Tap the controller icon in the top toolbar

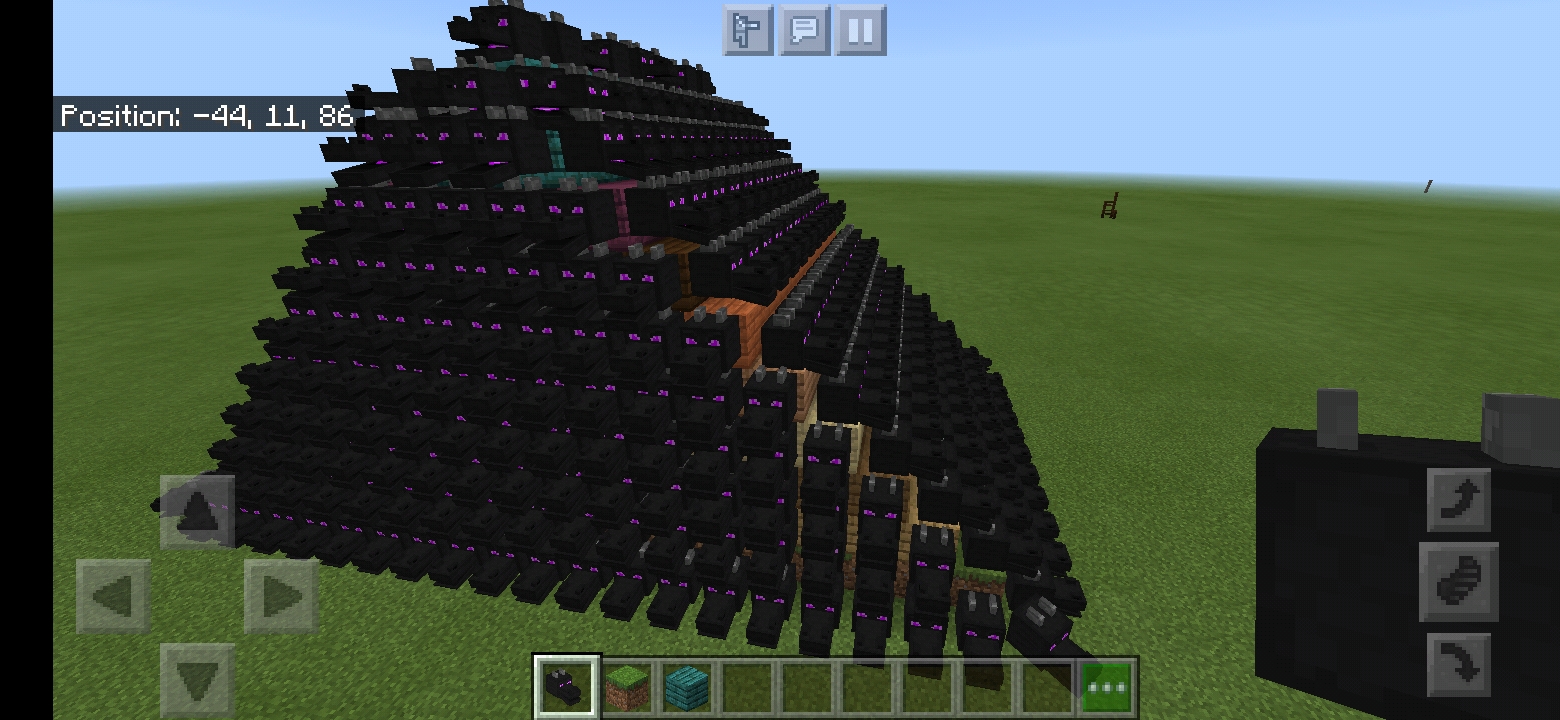748,30
